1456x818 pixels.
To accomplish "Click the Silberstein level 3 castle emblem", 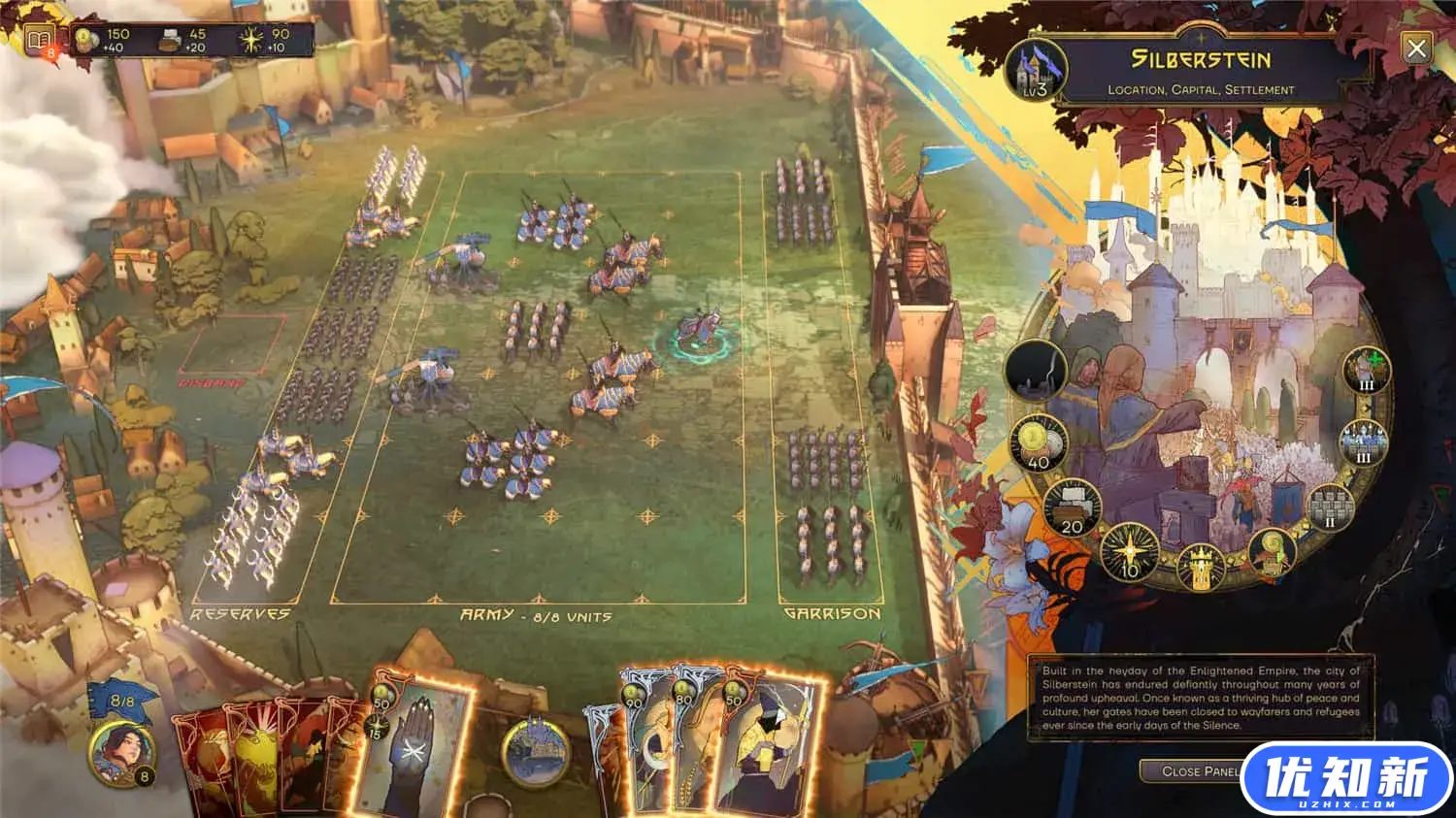I will tap(1035, 71).
